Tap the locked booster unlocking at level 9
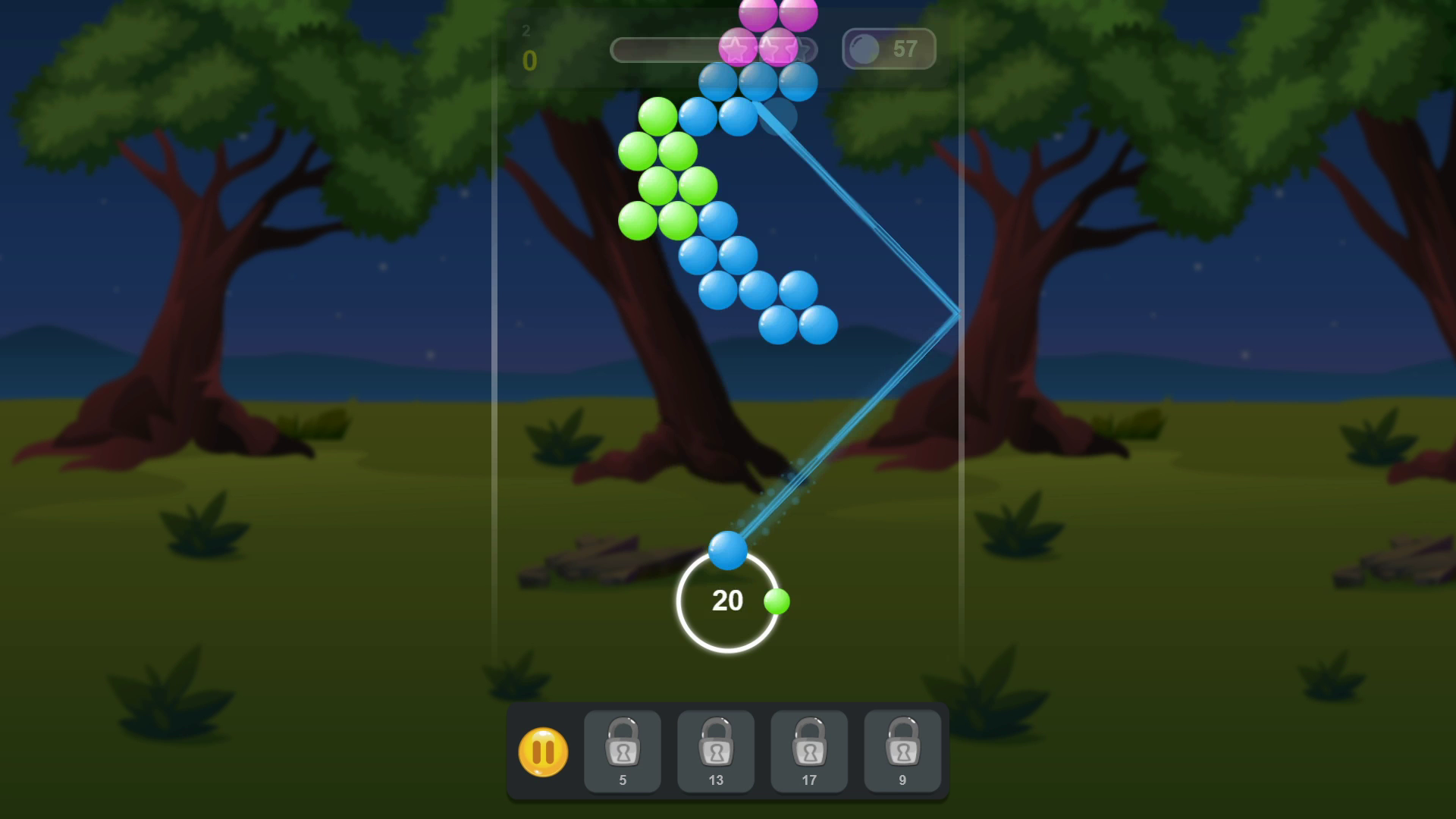This screenshot has height=819, width=1456. tap(902, 751)
